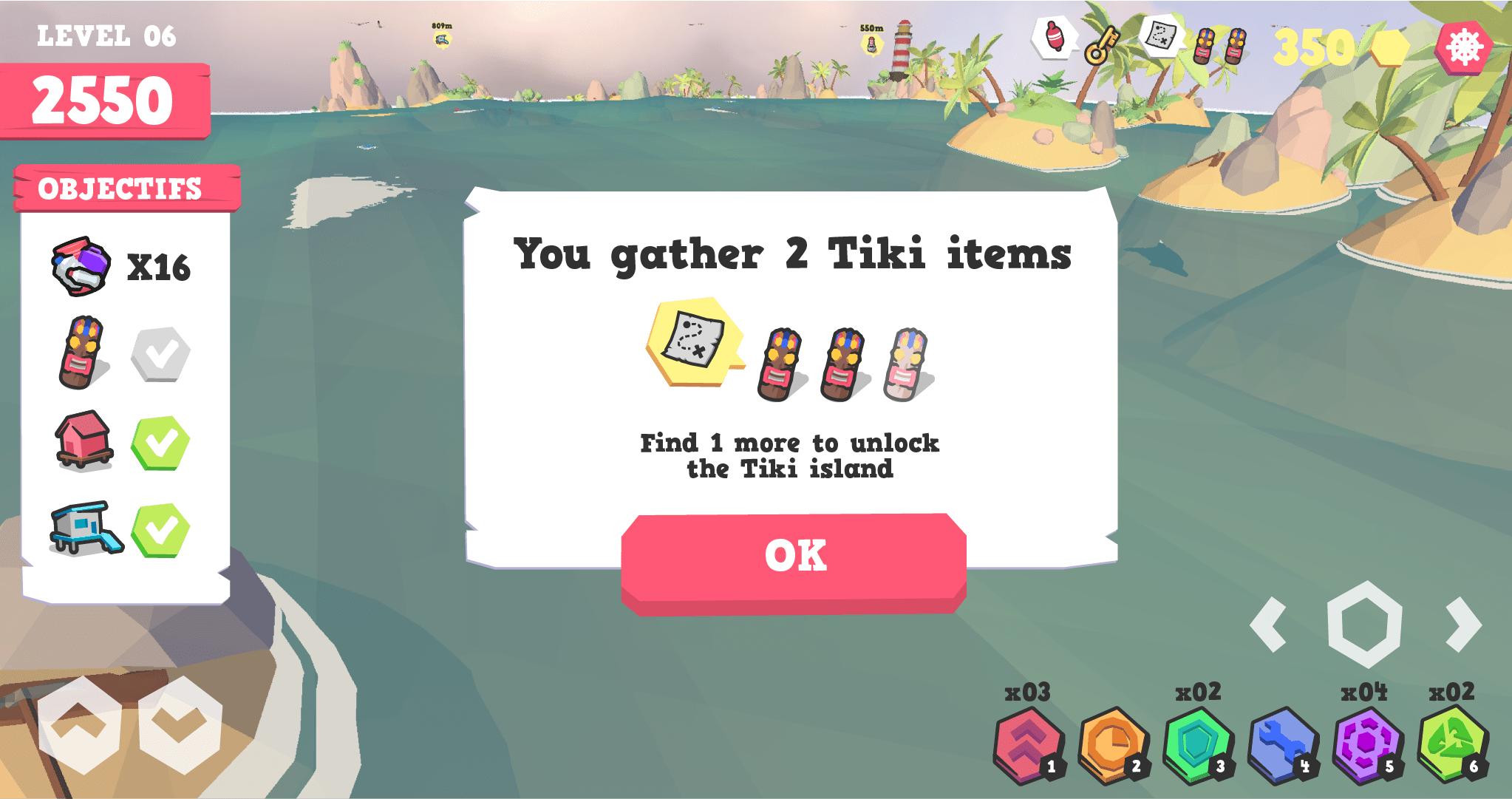Steer right with the right arrow
This screenshot has height=799, width=1512.
point(1463,625)
